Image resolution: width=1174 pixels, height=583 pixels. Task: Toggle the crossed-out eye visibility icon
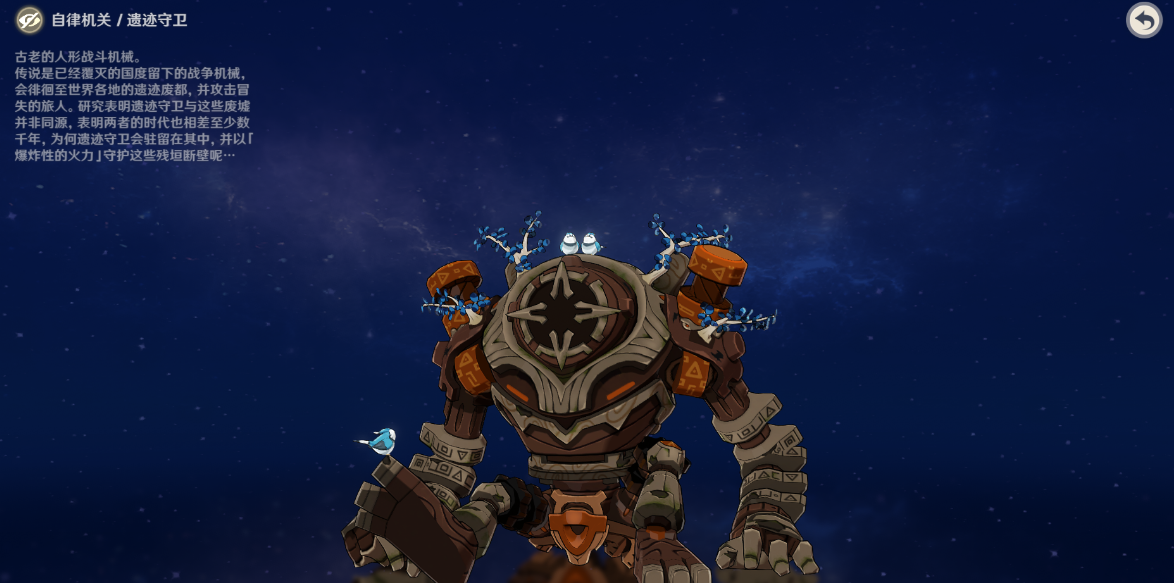29,20
